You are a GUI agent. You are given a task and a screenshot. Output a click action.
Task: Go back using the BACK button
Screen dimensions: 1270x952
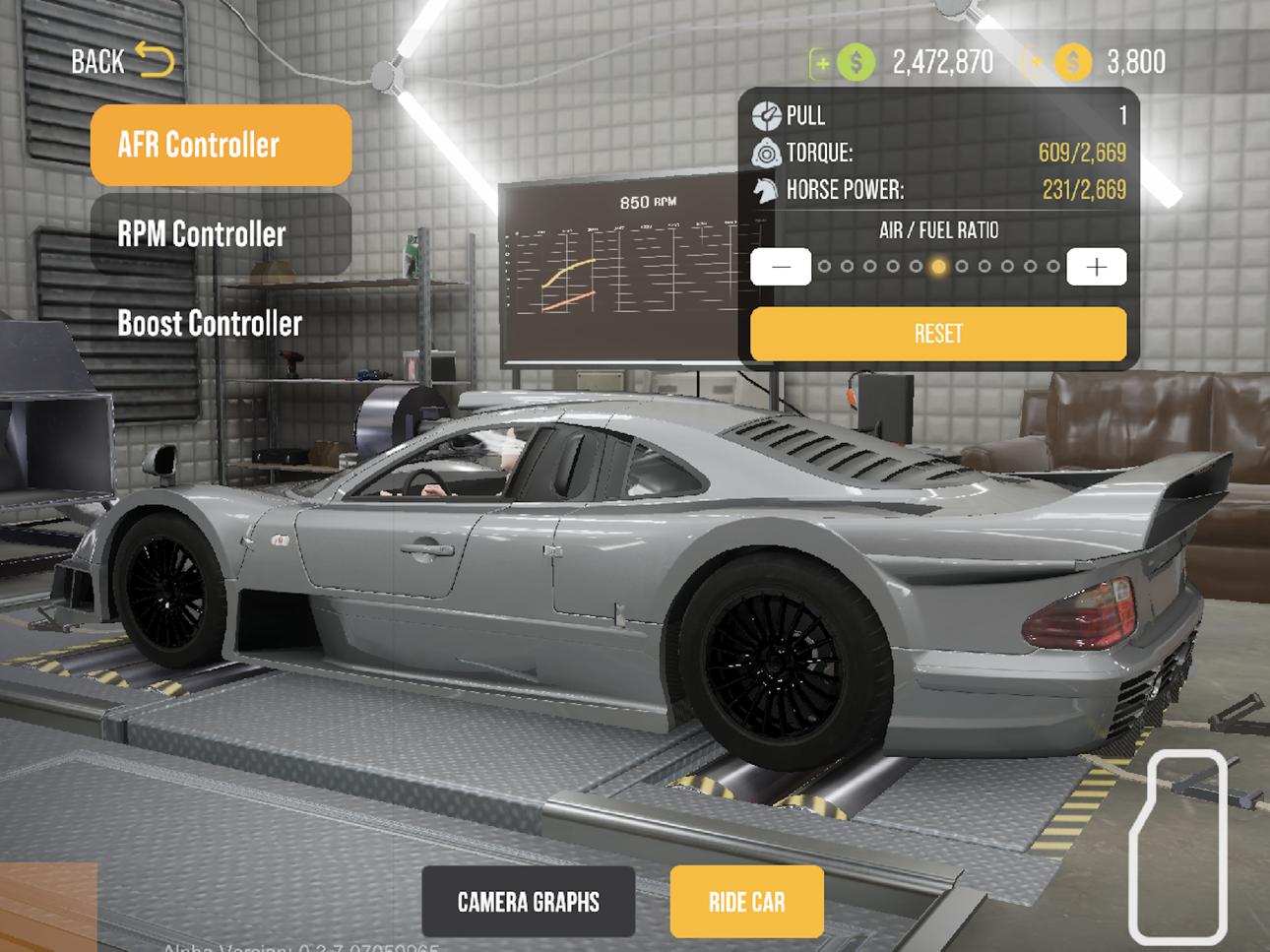coord(122,61)
